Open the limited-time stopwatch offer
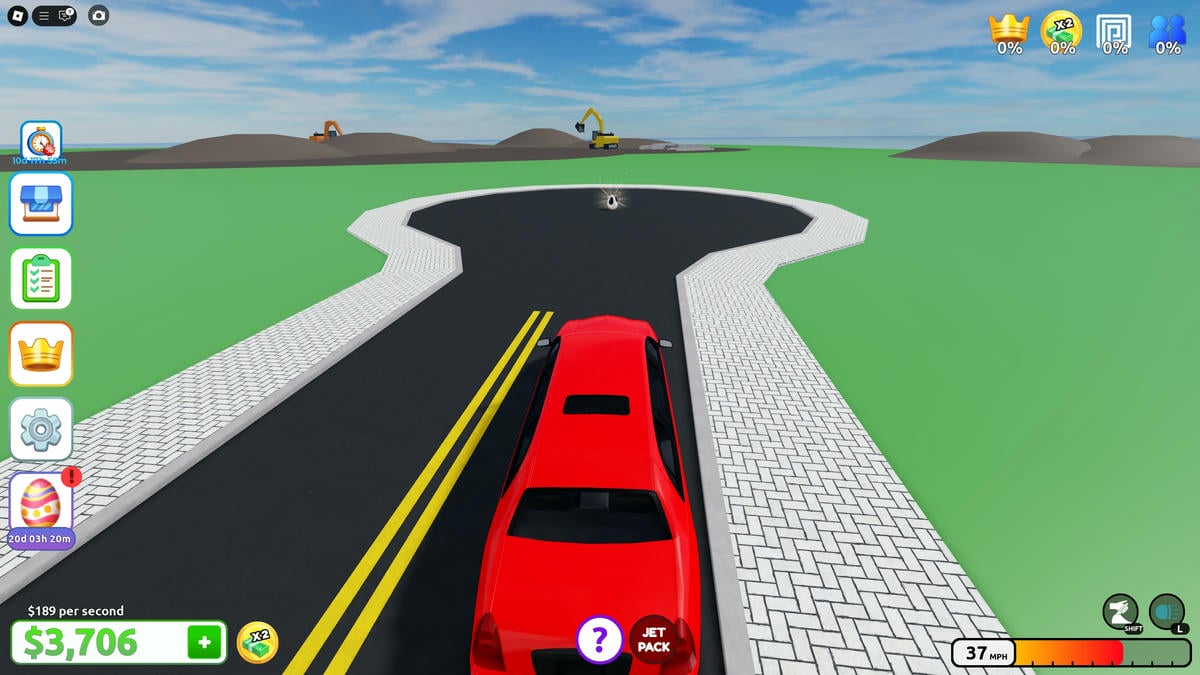Viewport: 1200px width, 675px height. [41, 142]
